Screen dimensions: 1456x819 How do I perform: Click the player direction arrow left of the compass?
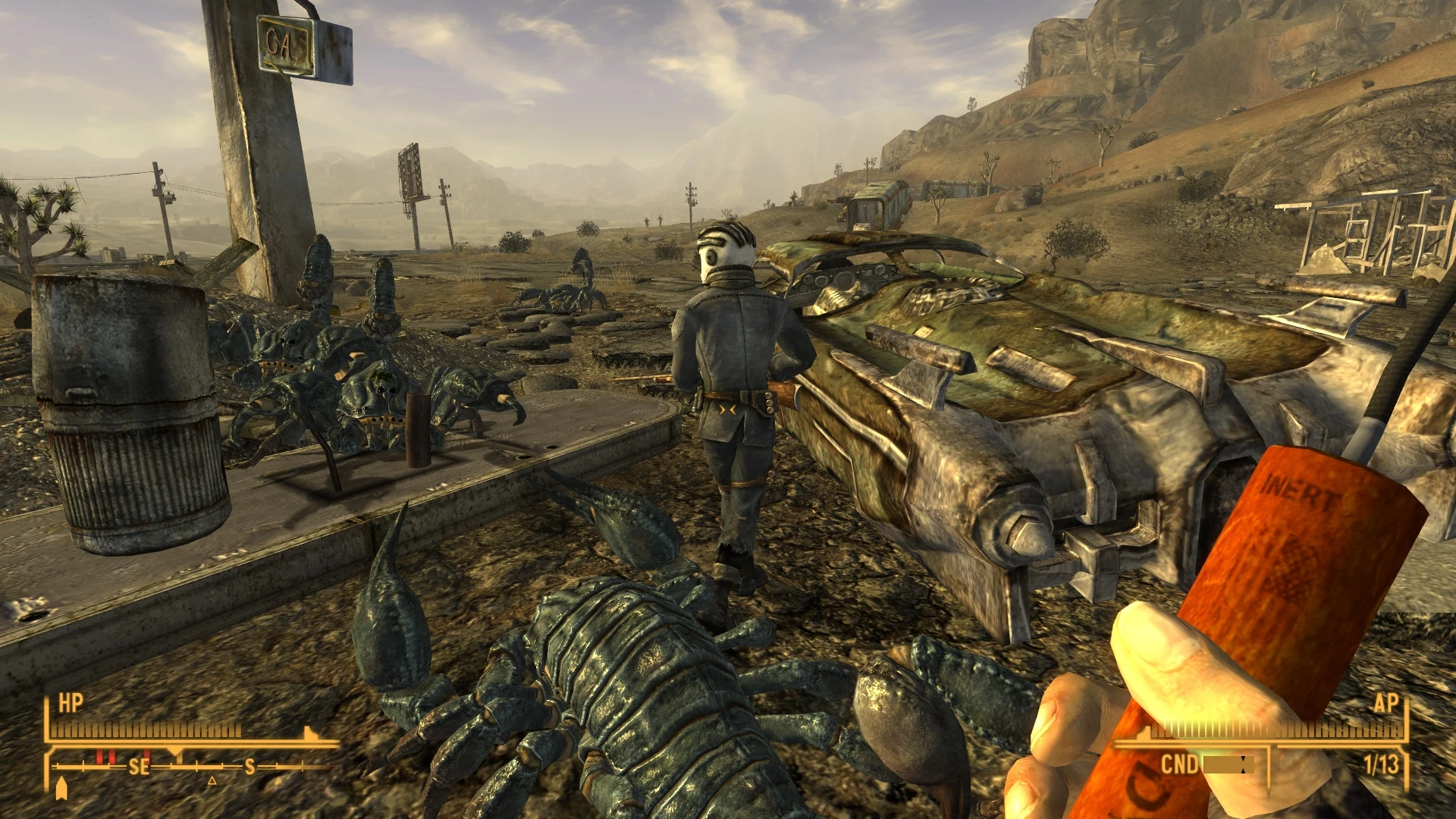(62, 790)
